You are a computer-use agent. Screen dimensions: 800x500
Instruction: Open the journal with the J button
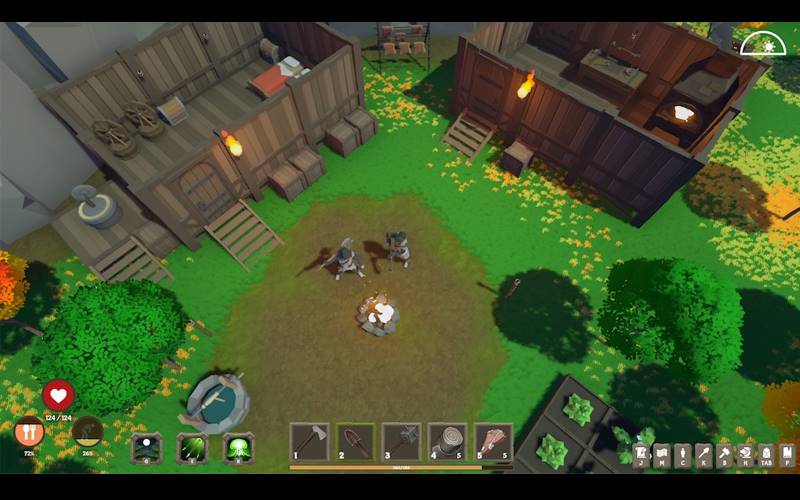(x=640, y=456)
